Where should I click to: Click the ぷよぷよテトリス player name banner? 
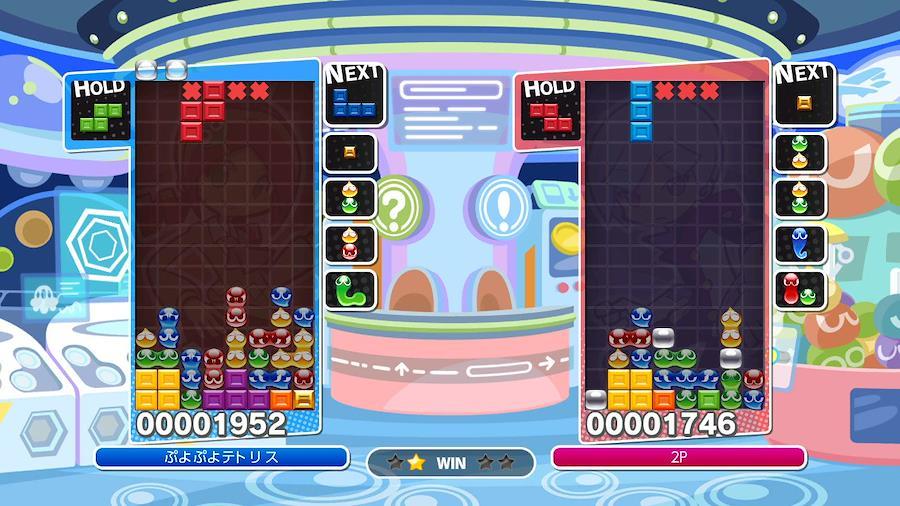[x=222, y=458]
